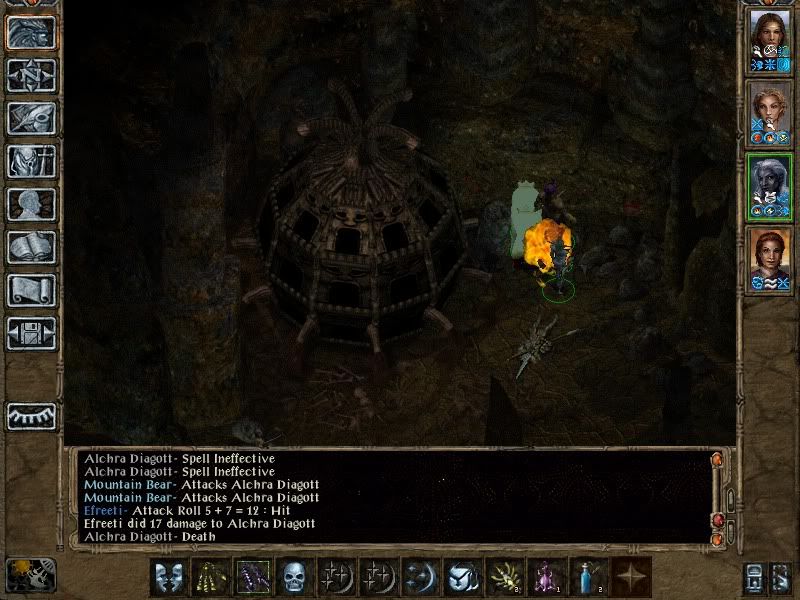Open the priest scroll screen
Screen dimensions: 800x600
pyautogui.click(x=31, y=290)
